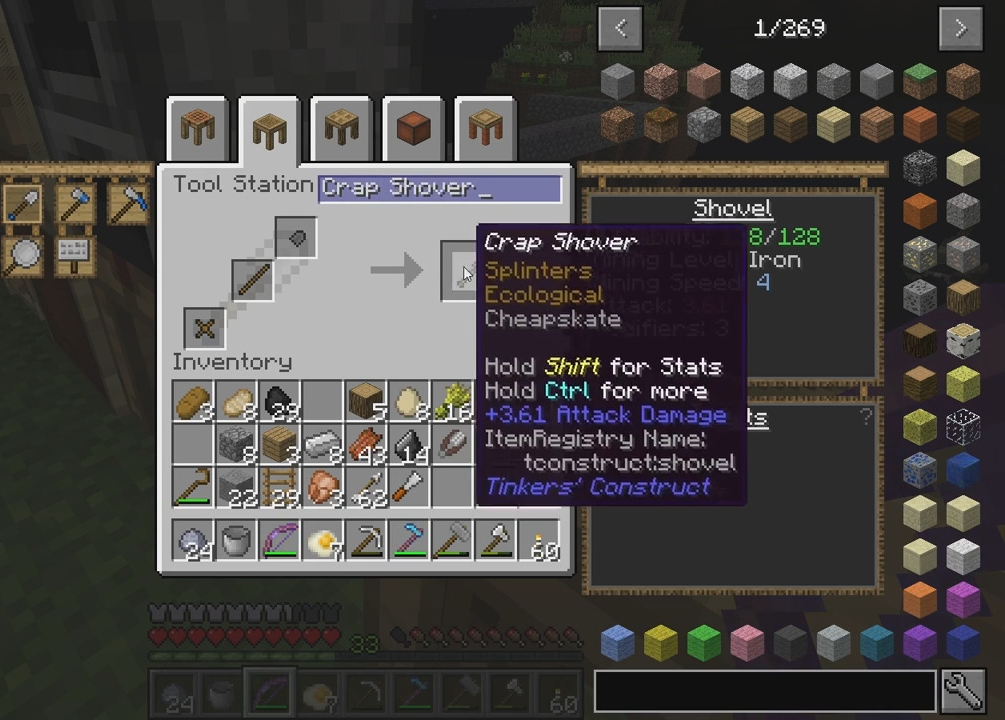1005x720 pixels.
Task: Open the wrench settings button
Action: click(962, 690)
